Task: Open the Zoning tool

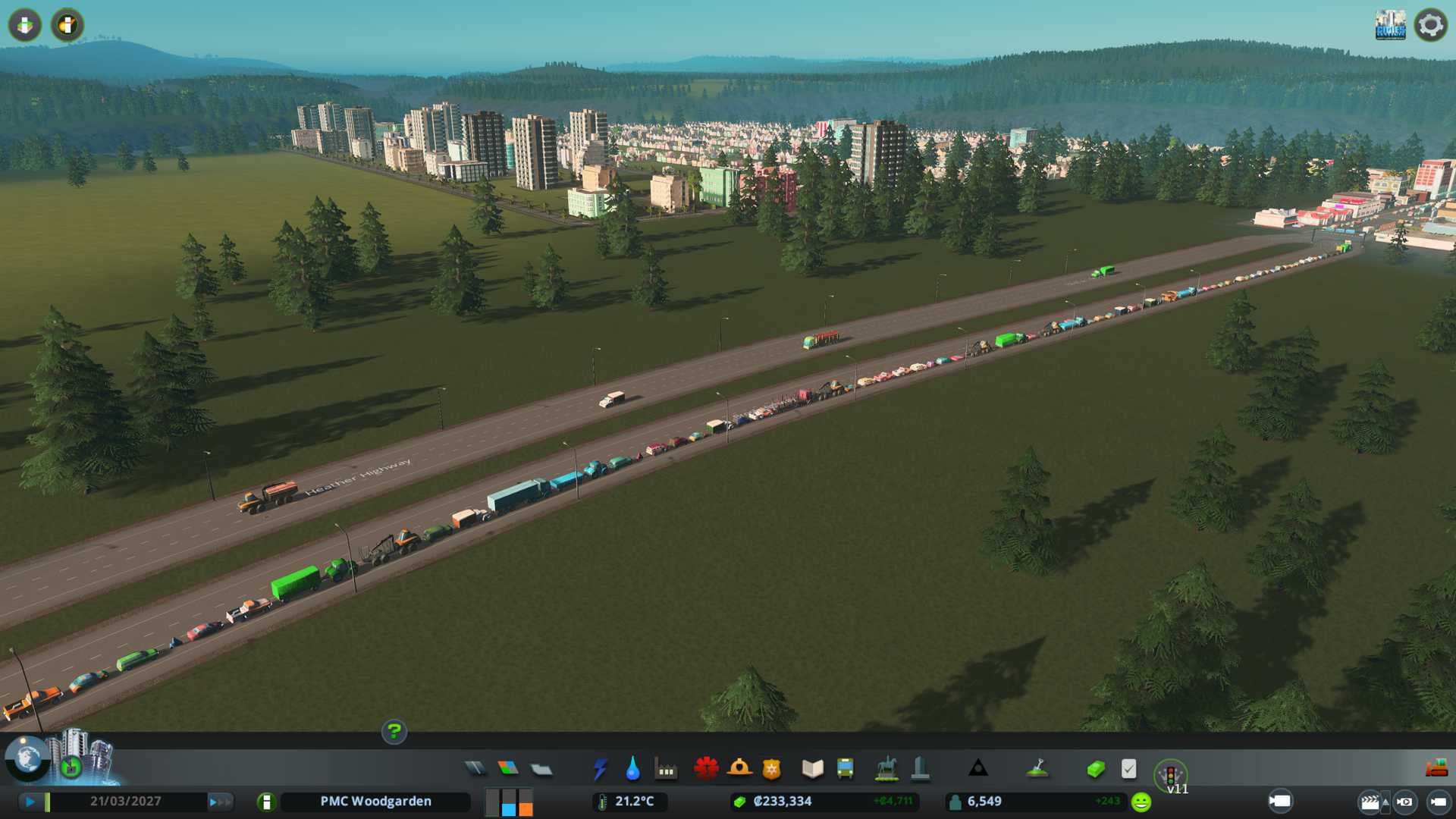Action: click(x=508, y=769)
